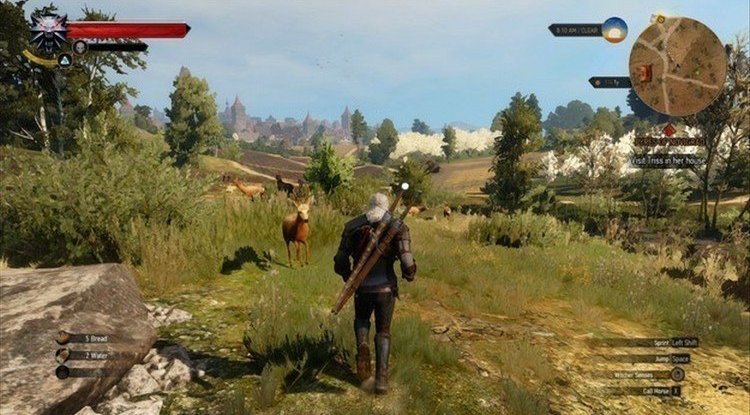This screenshot has height=415, width=750.
Task: Click the skull toxicity icon
Action: [x=80, y=47]
